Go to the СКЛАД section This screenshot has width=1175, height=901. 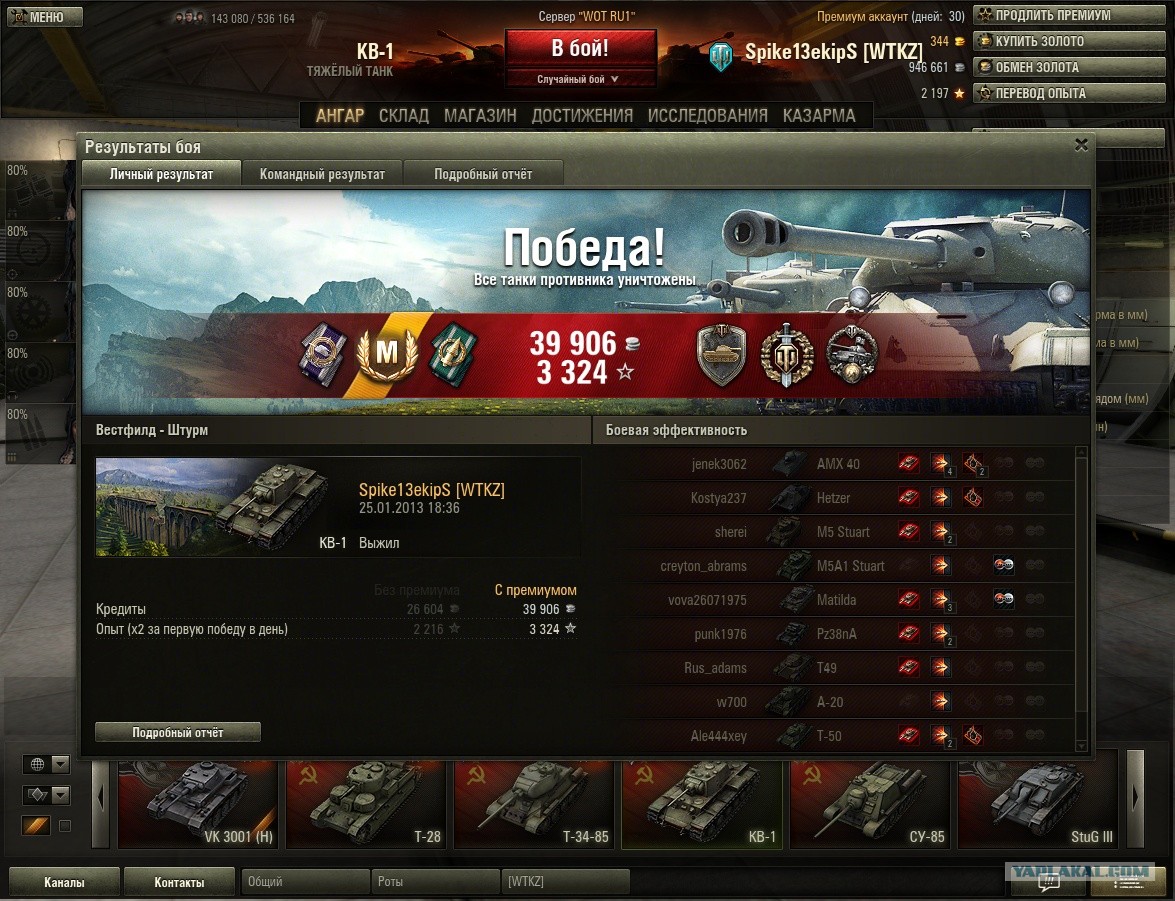click(404, 115)
